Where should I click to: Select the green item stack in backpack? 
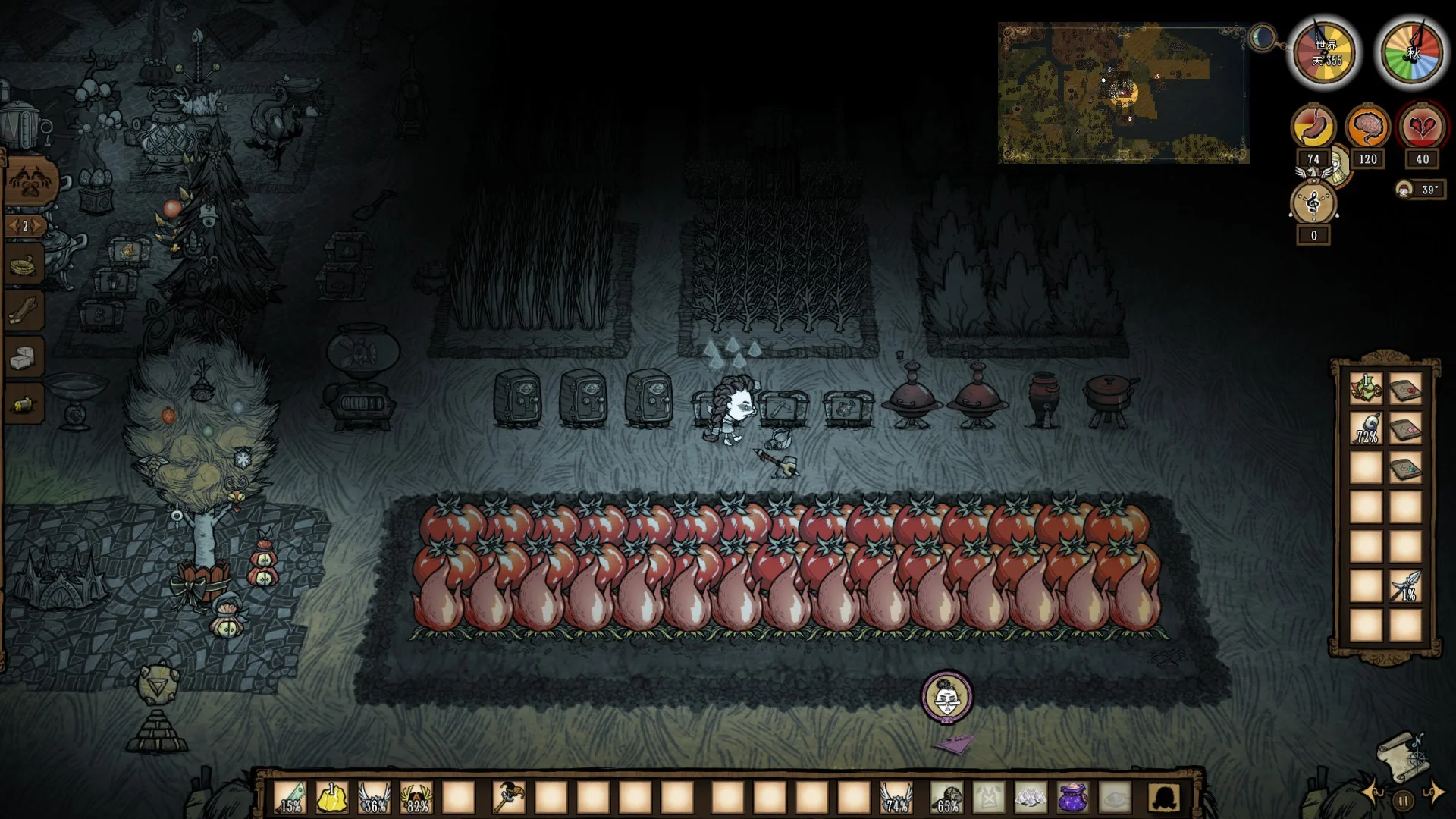pos(1366,388)
